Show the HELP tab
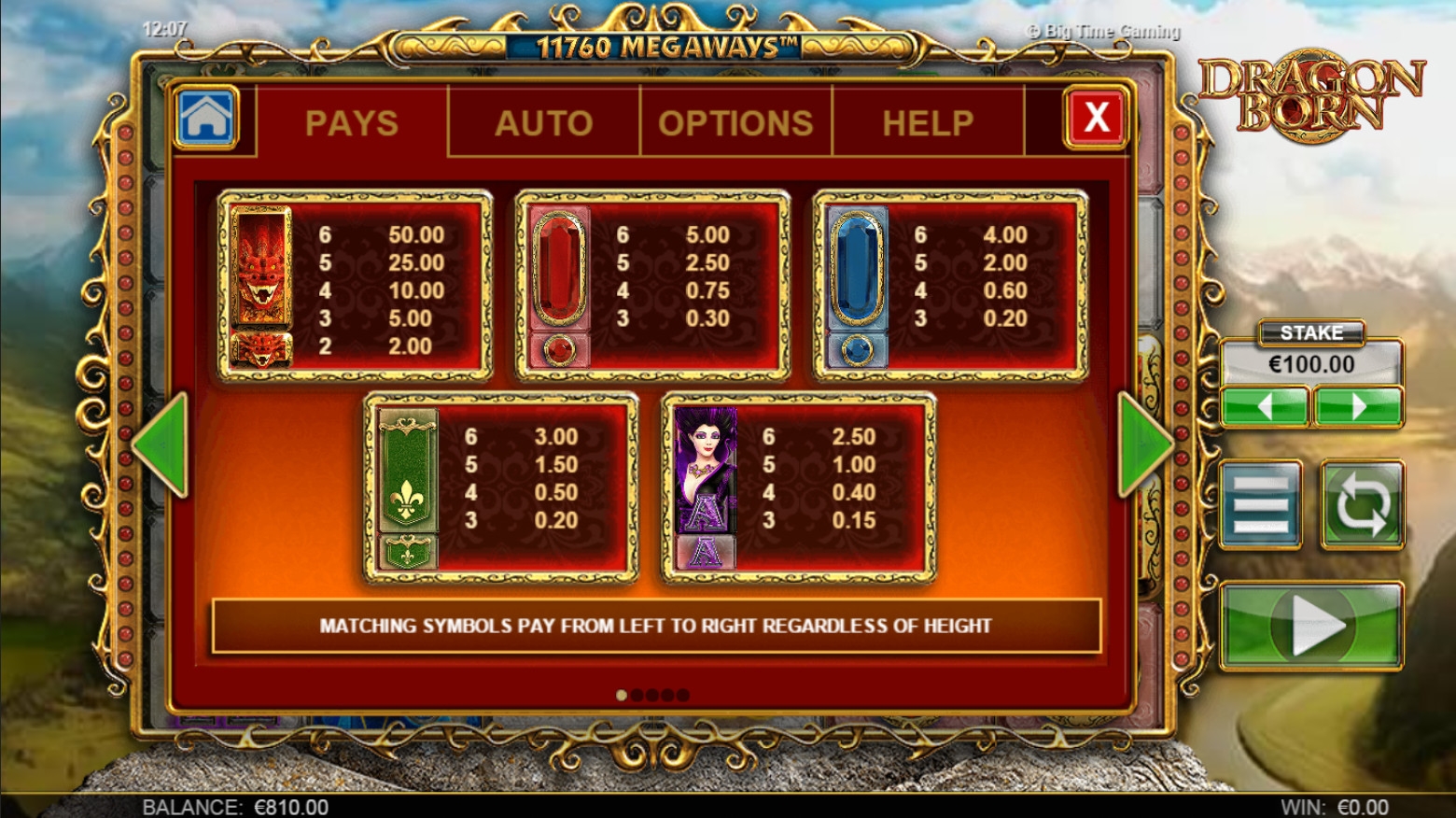Screen dimensions: 1456x818 pyautogui.click(x=928, y=122)
